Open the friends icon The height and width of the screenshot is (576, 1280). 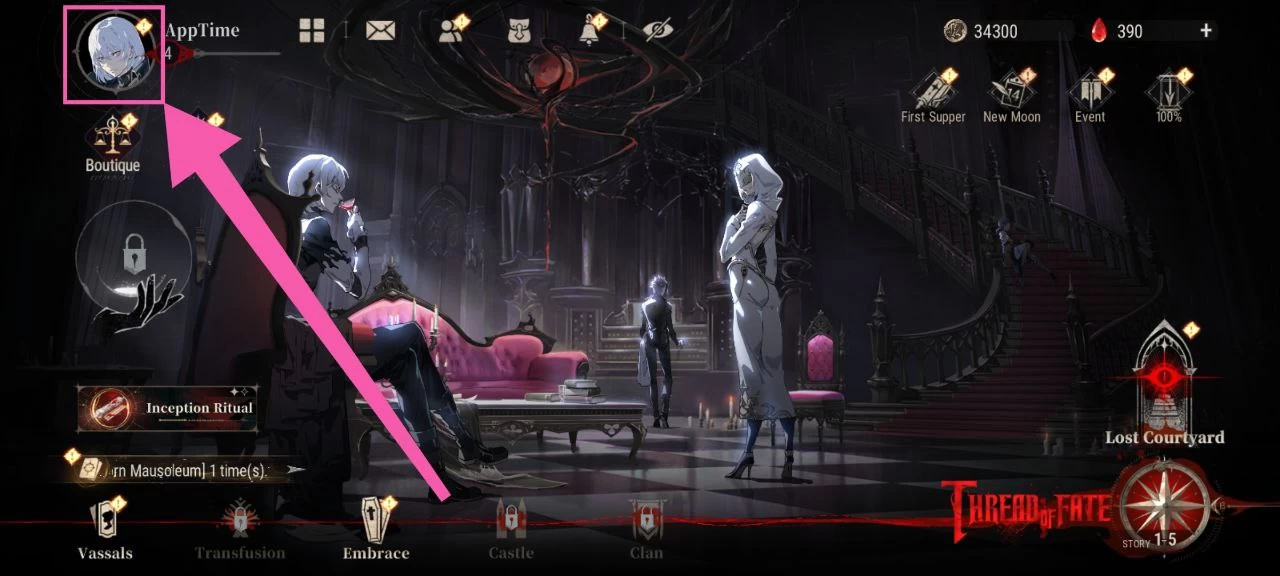tap(451, 31)
